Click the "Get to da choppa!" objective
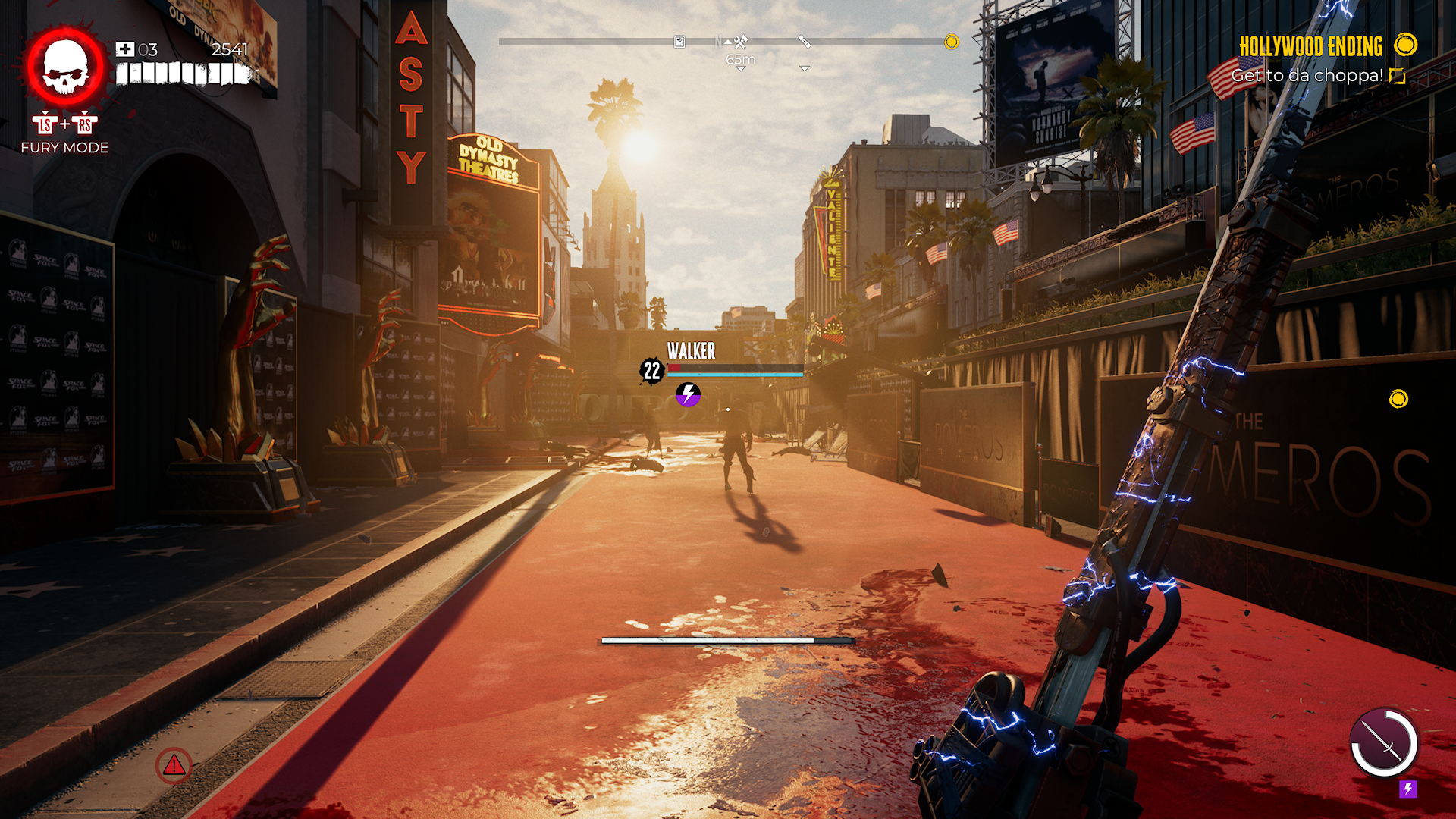 [1307, 76]
